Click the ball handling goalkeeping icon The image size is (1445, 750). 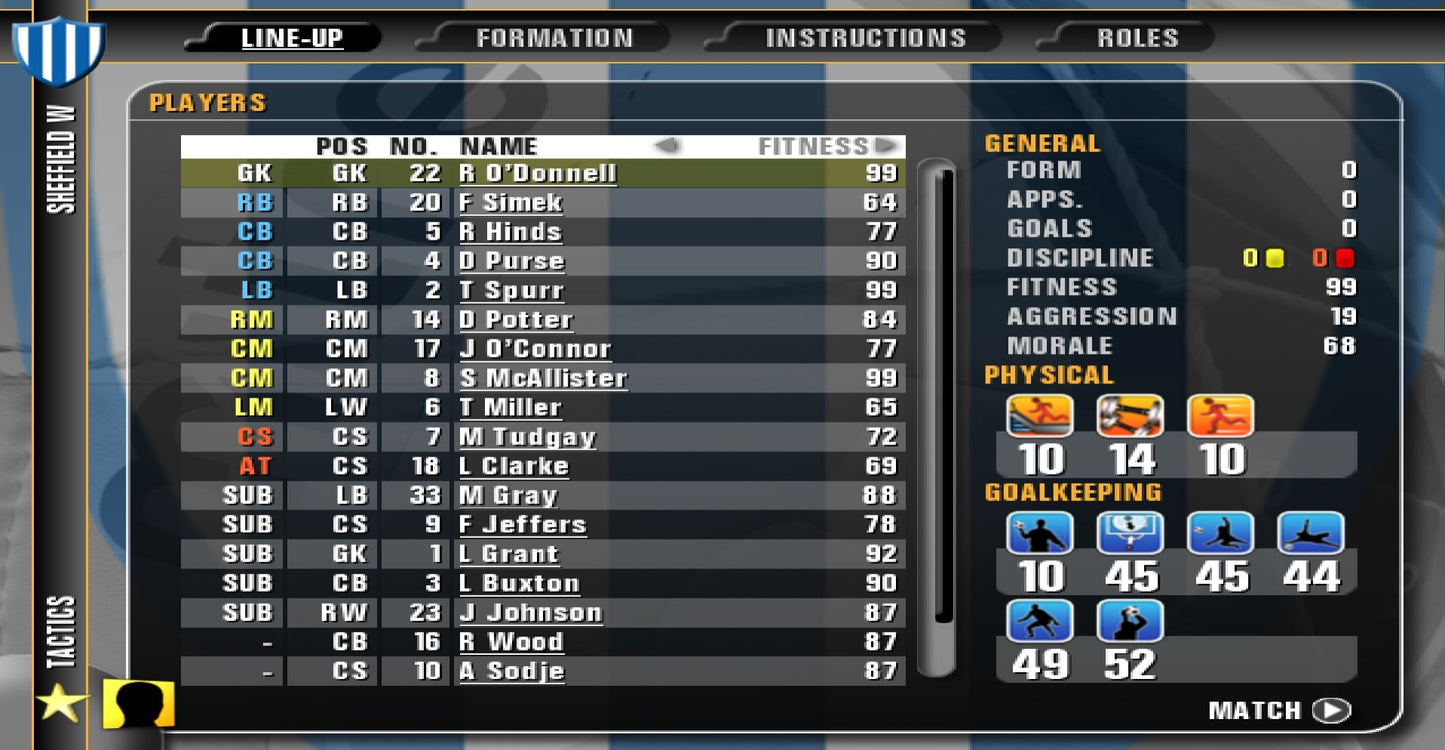[x=1040, y=532]
